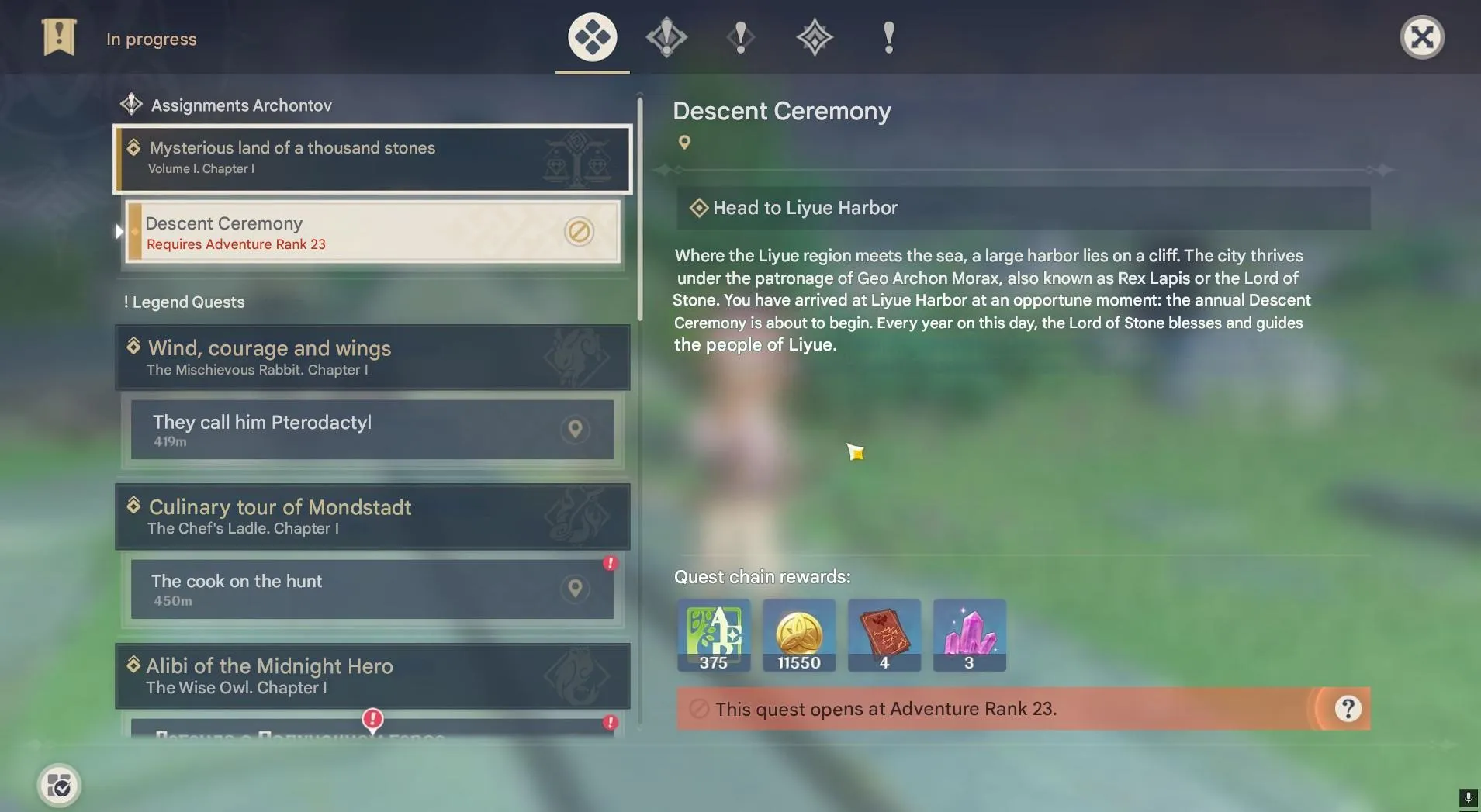Viewport: 1481px width, 812px height.
Task: Inspect the Mora coin reward
Action: pyautogui.click(x=799, y=634)
